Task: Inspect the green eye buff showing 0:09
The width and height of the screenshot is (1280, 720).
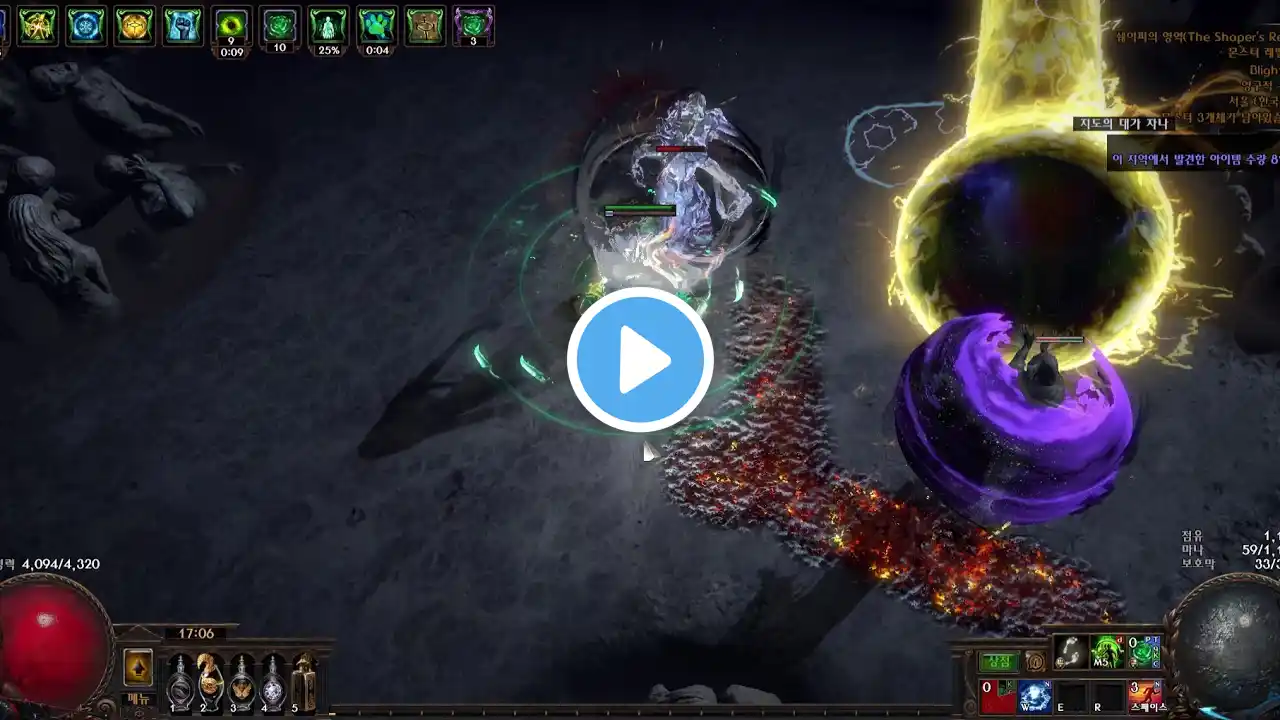Action: point(232,25)
